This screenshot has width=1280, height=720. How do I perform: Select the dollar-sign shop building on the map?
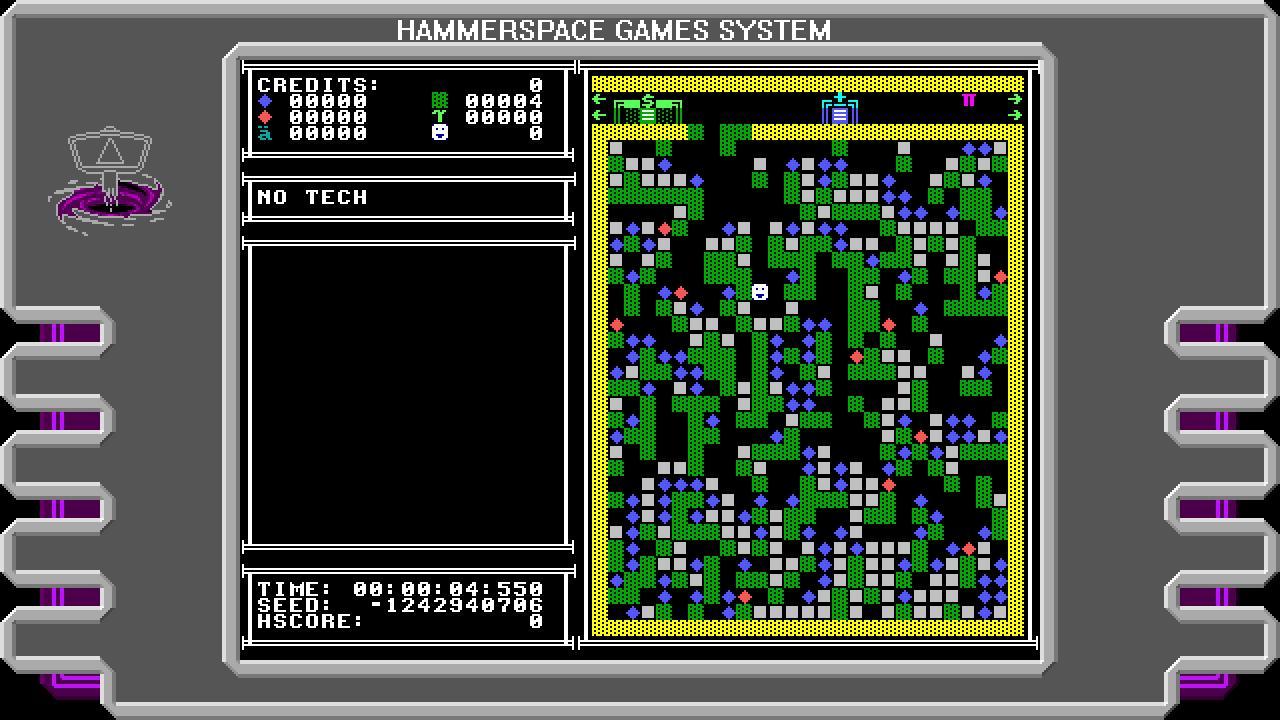pos(649,112)
